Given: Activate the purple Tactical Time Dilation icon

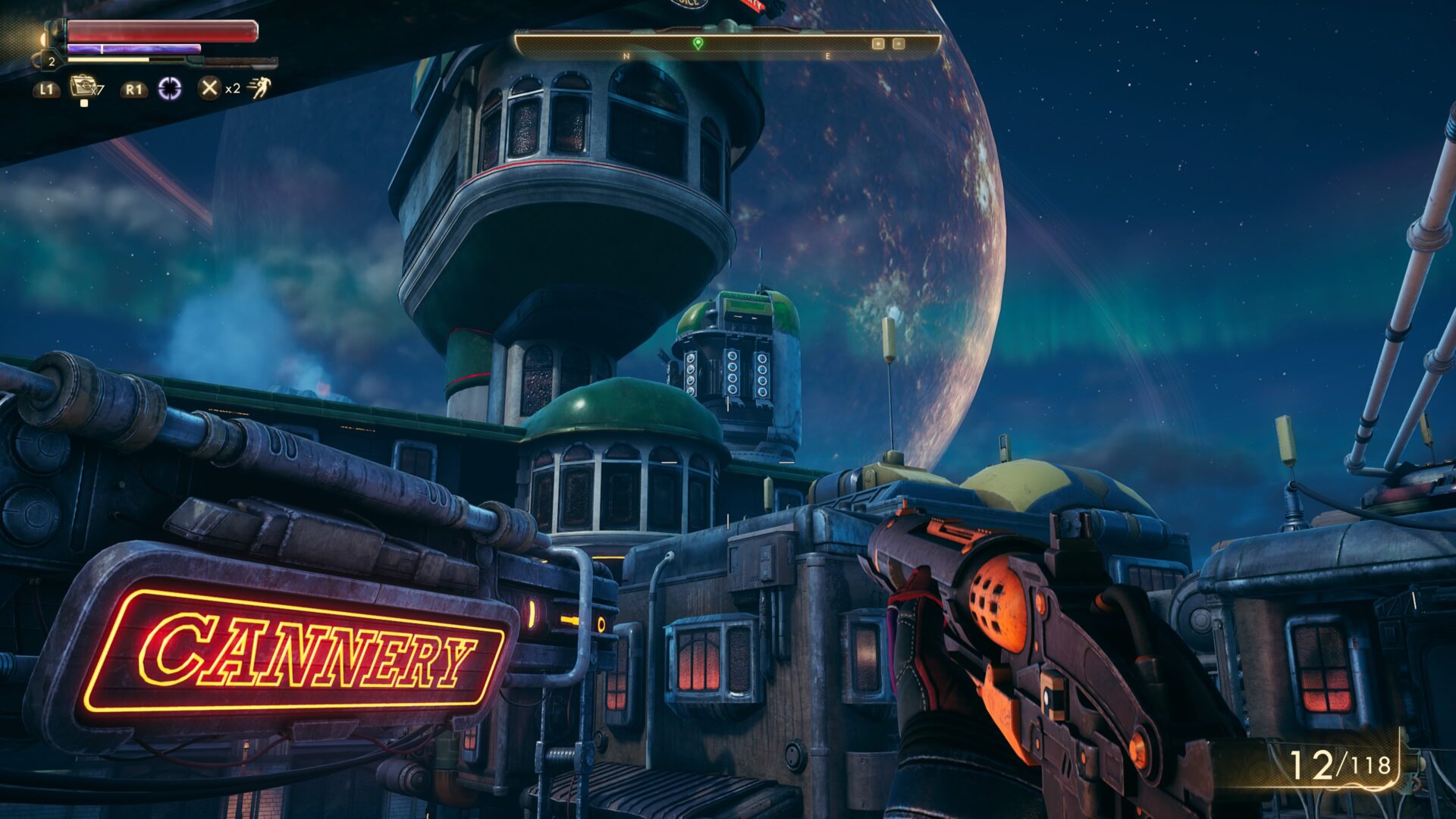Looking at the screenshot, I should click(x=170, y=89).
